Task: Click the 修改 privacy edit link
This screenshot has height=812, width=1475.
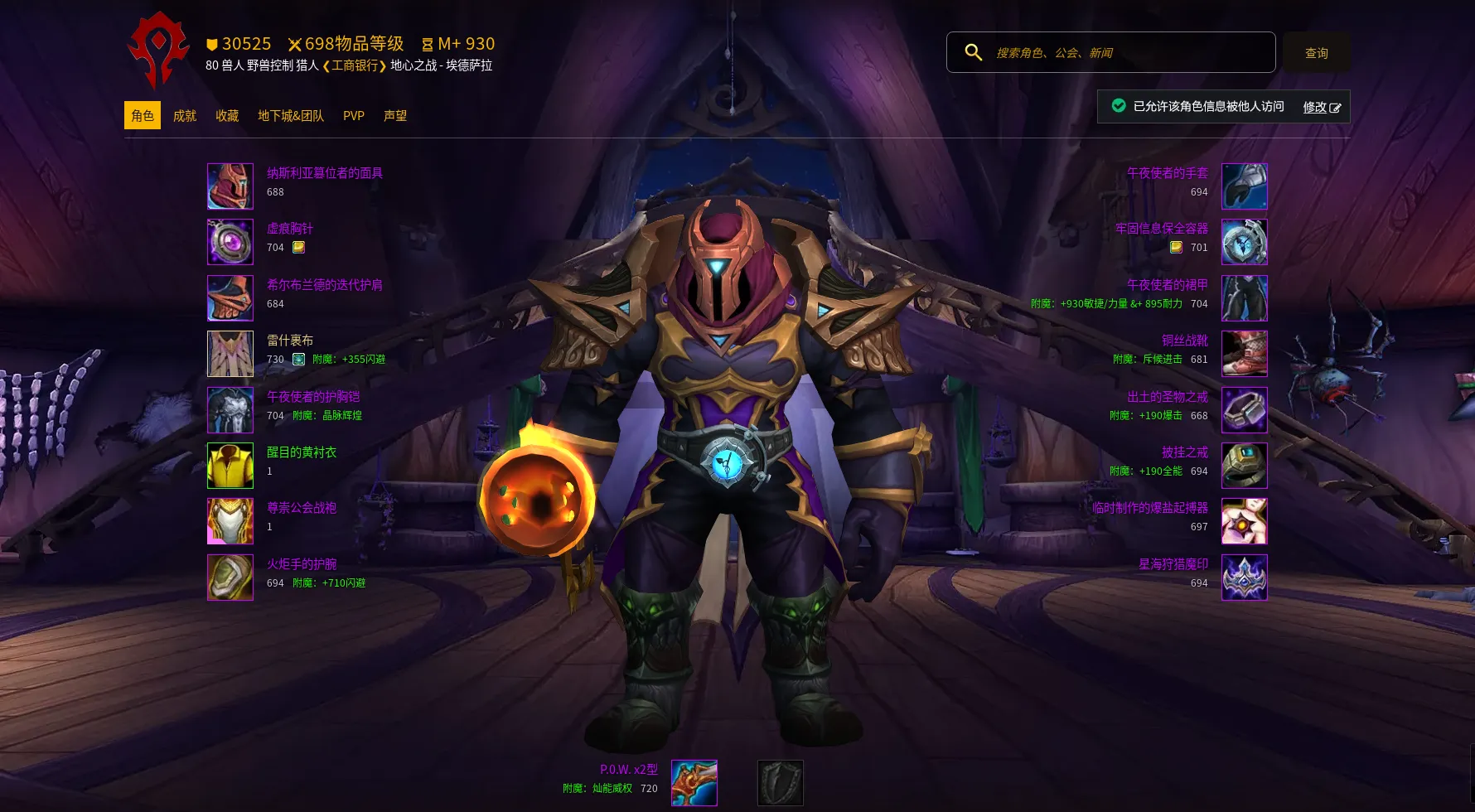Action: click(1321, 107)
